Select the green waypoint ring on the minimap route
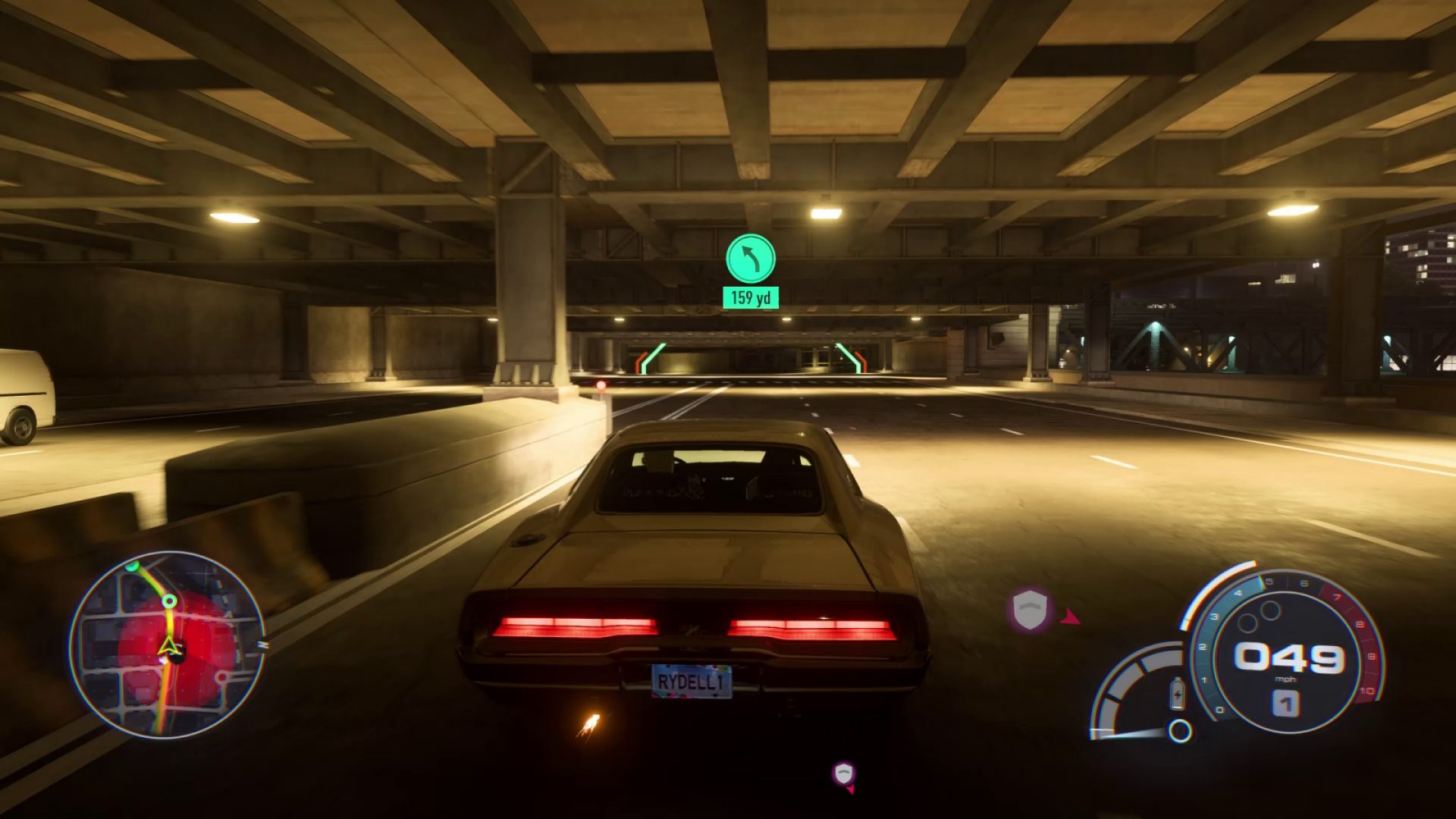The width and height of the screenshot is (1456, 819). [169, 601]
